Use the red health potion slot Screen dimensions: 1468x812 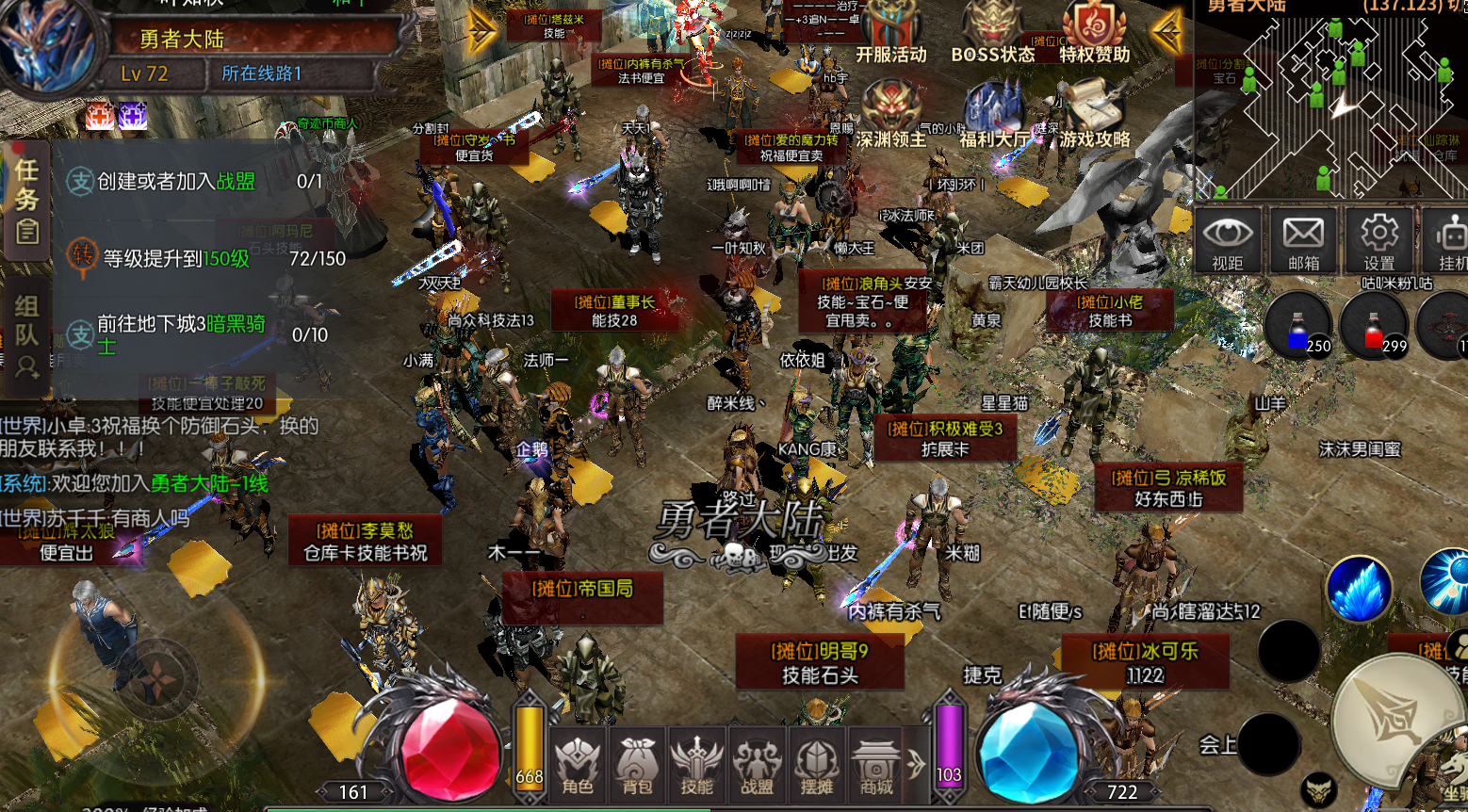coord(1374,326)
